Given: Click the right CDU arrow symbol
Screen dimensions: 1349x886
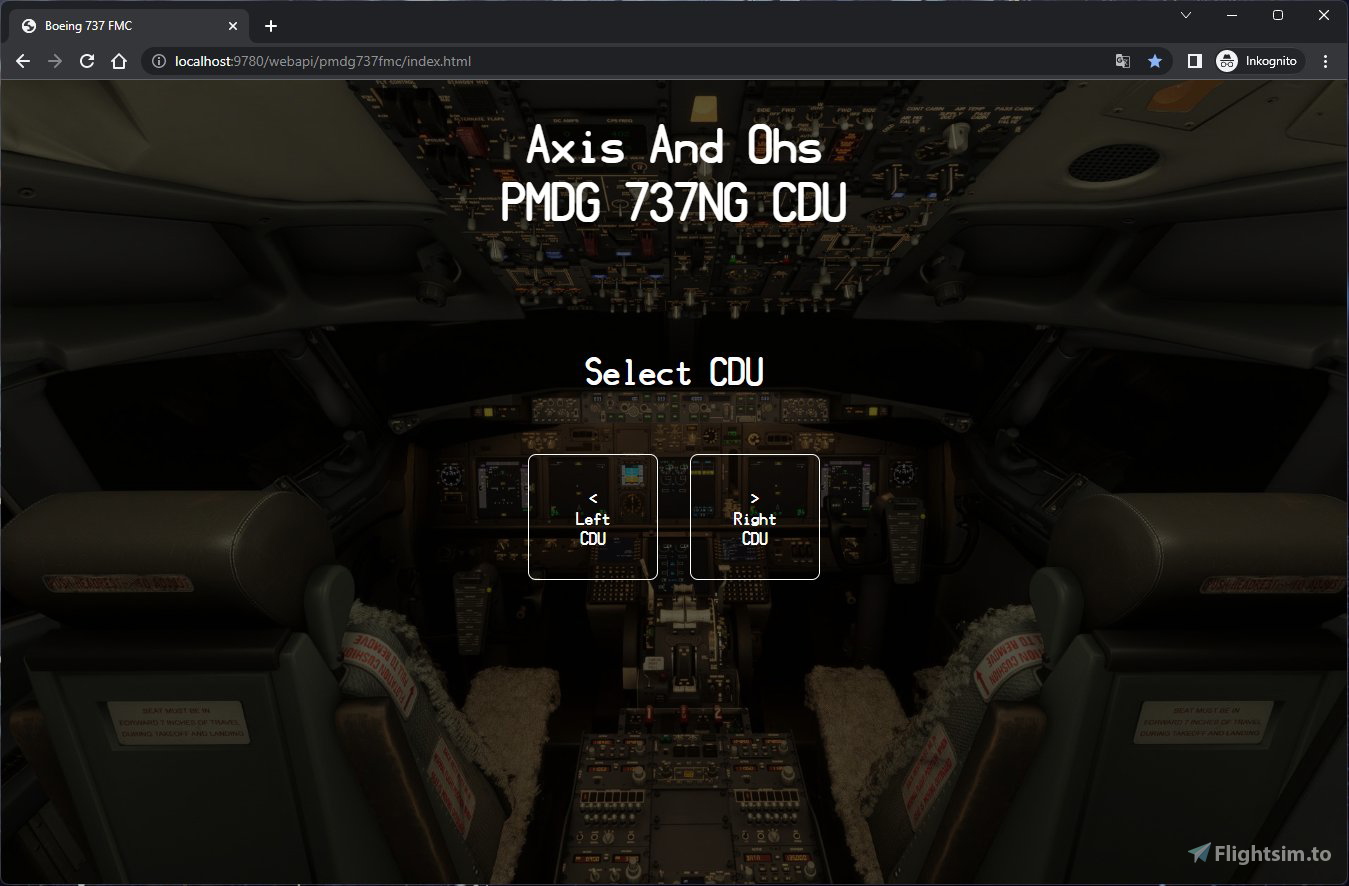Looking at the screenshot, I should pyautogui.click(x=754, y=498).
